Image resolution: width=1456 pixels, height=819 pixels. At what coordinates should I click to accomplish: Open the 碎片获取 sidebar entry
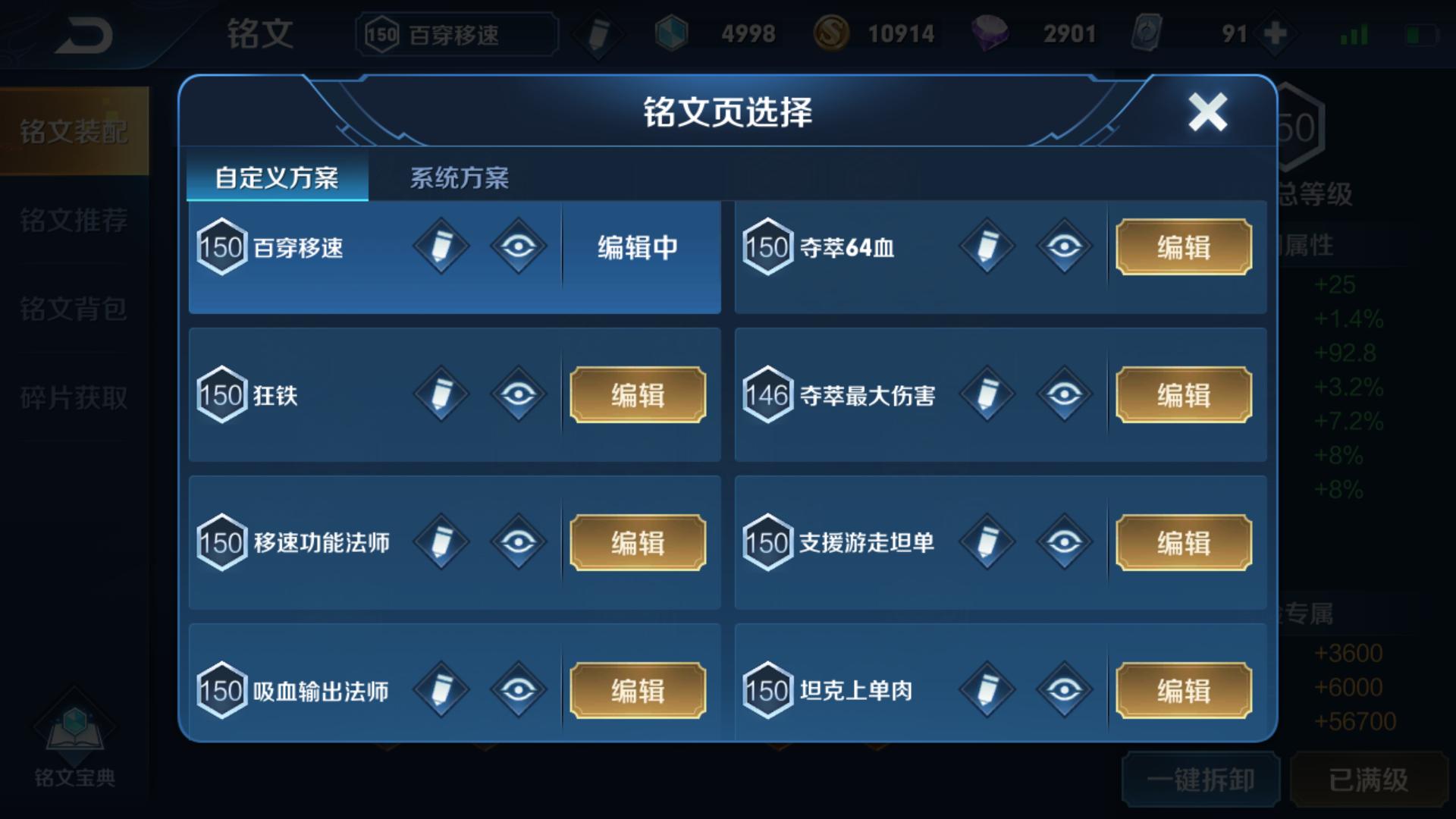click(x=74, y=396)
